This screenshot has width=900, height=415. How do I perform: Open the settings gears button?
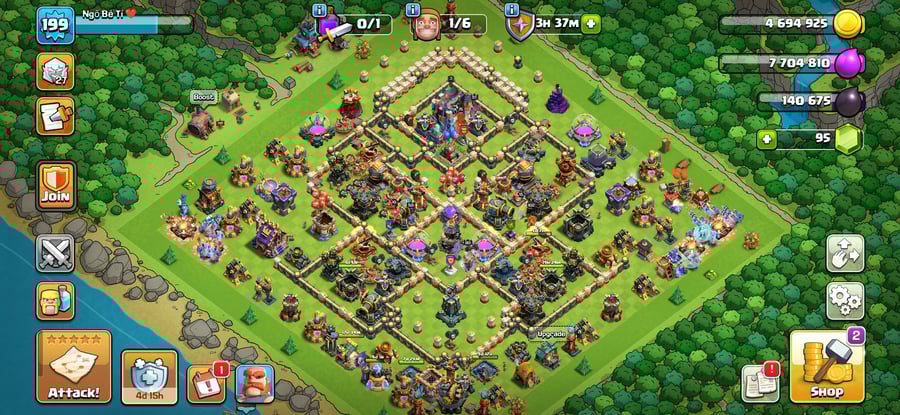(x=844, y=300)
